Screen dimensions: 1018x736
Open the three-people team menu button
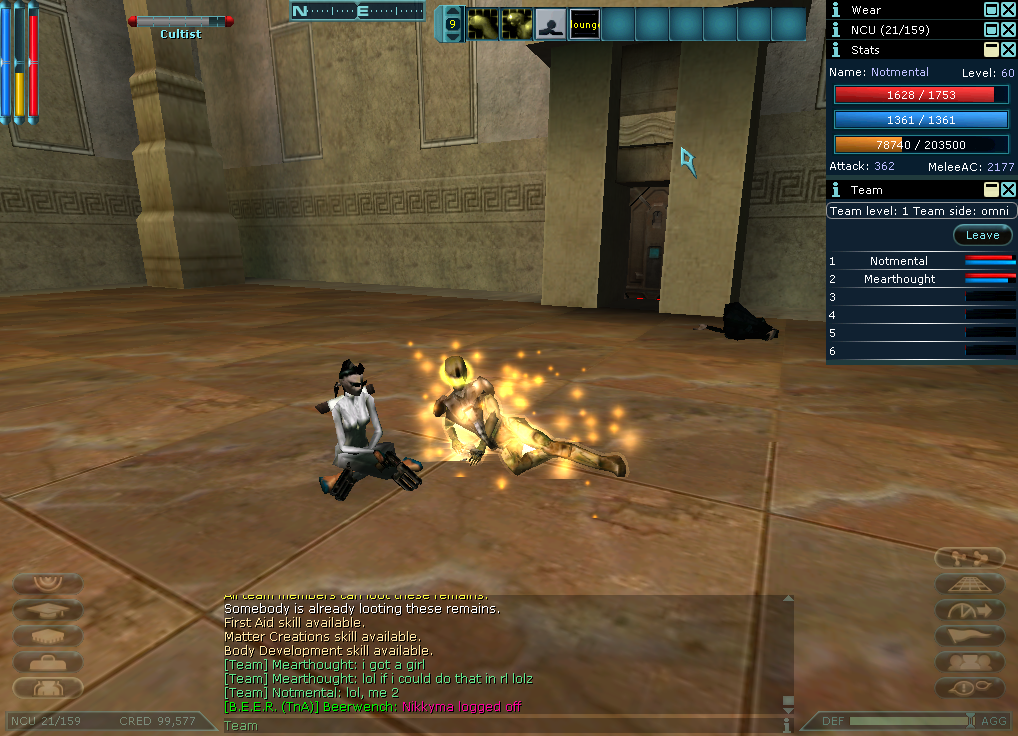(970, 662)
